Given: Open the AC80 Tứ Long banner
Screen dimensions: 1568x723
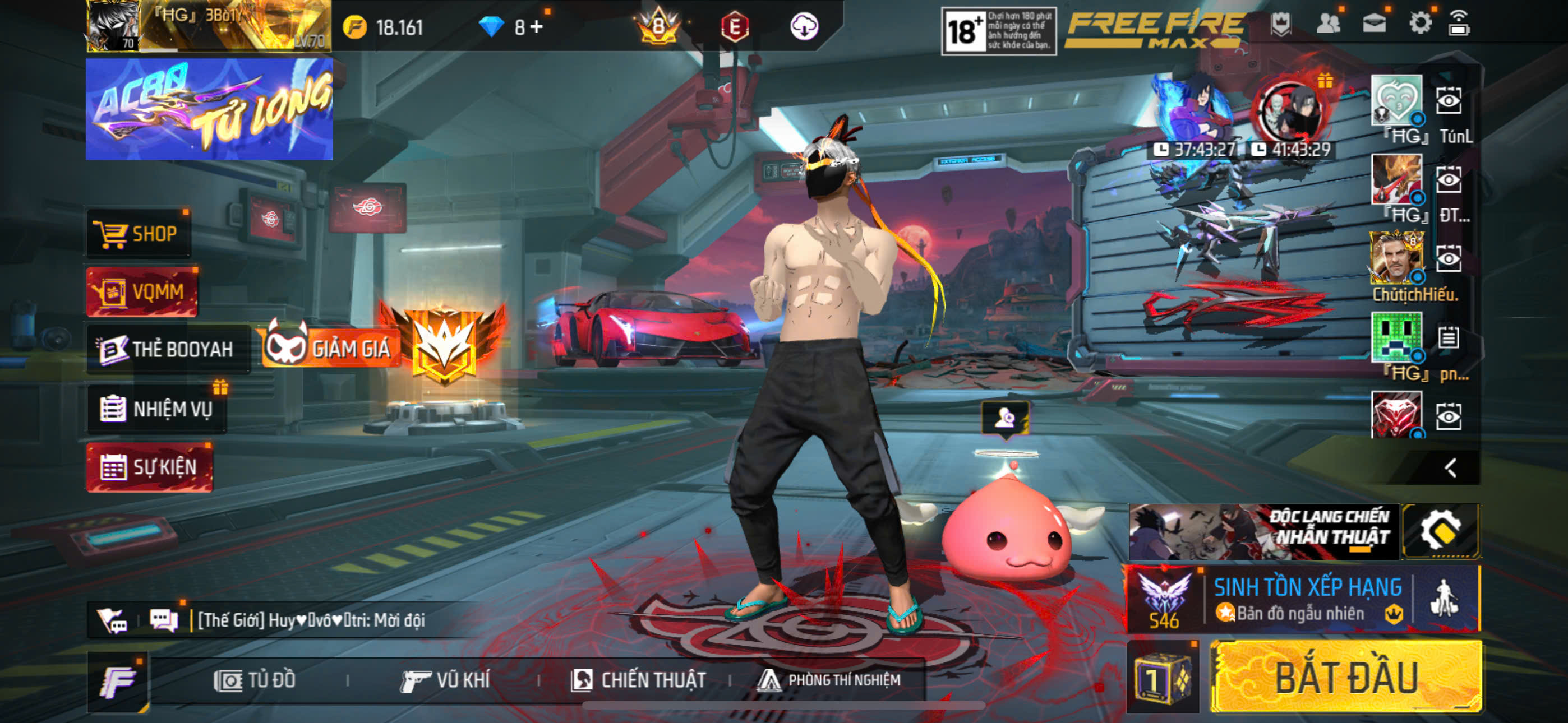Looking at the screenshot, I should click(x=209, y=109).
